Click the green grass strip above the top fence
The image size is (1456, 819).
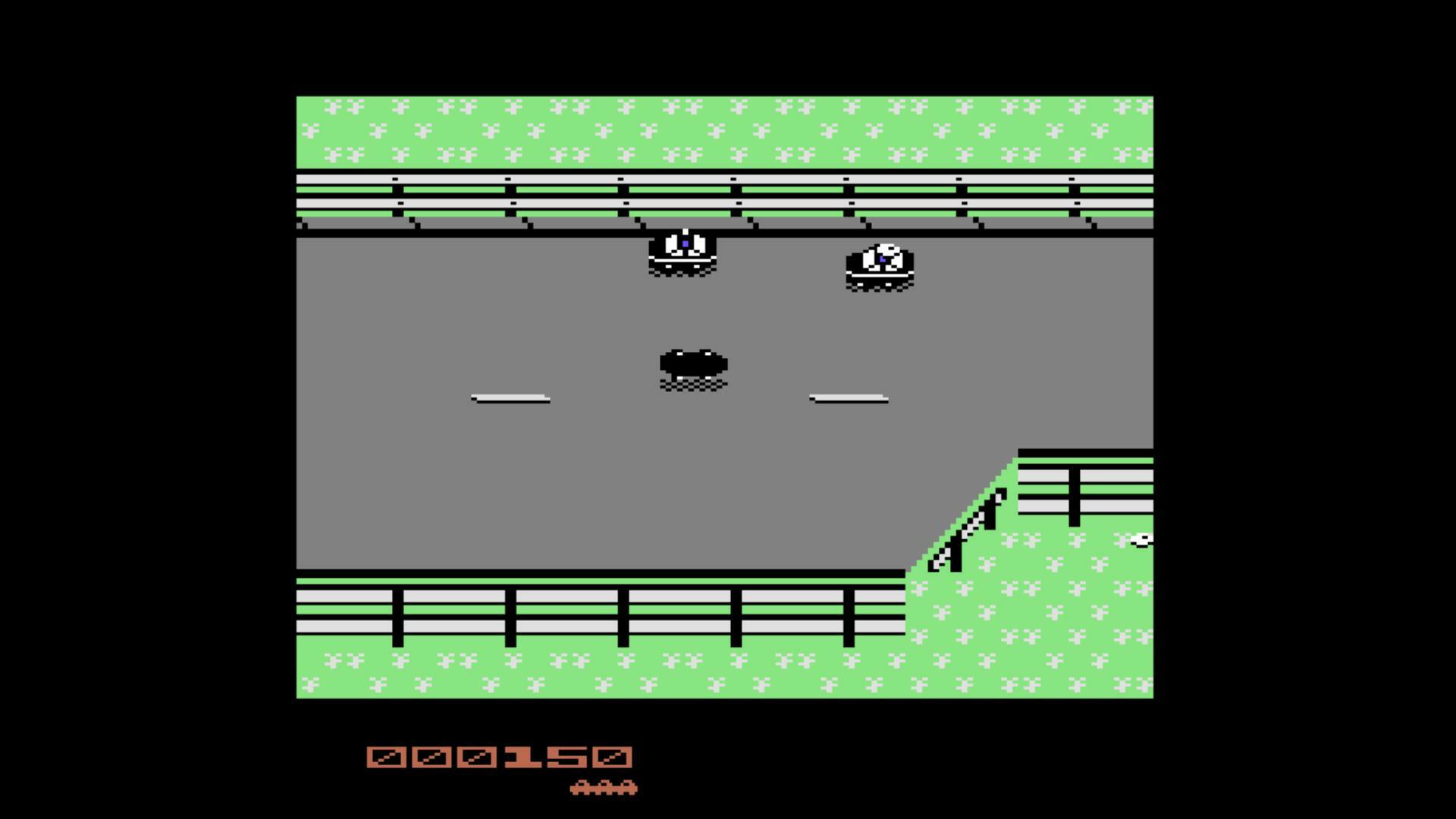point(720,129)
